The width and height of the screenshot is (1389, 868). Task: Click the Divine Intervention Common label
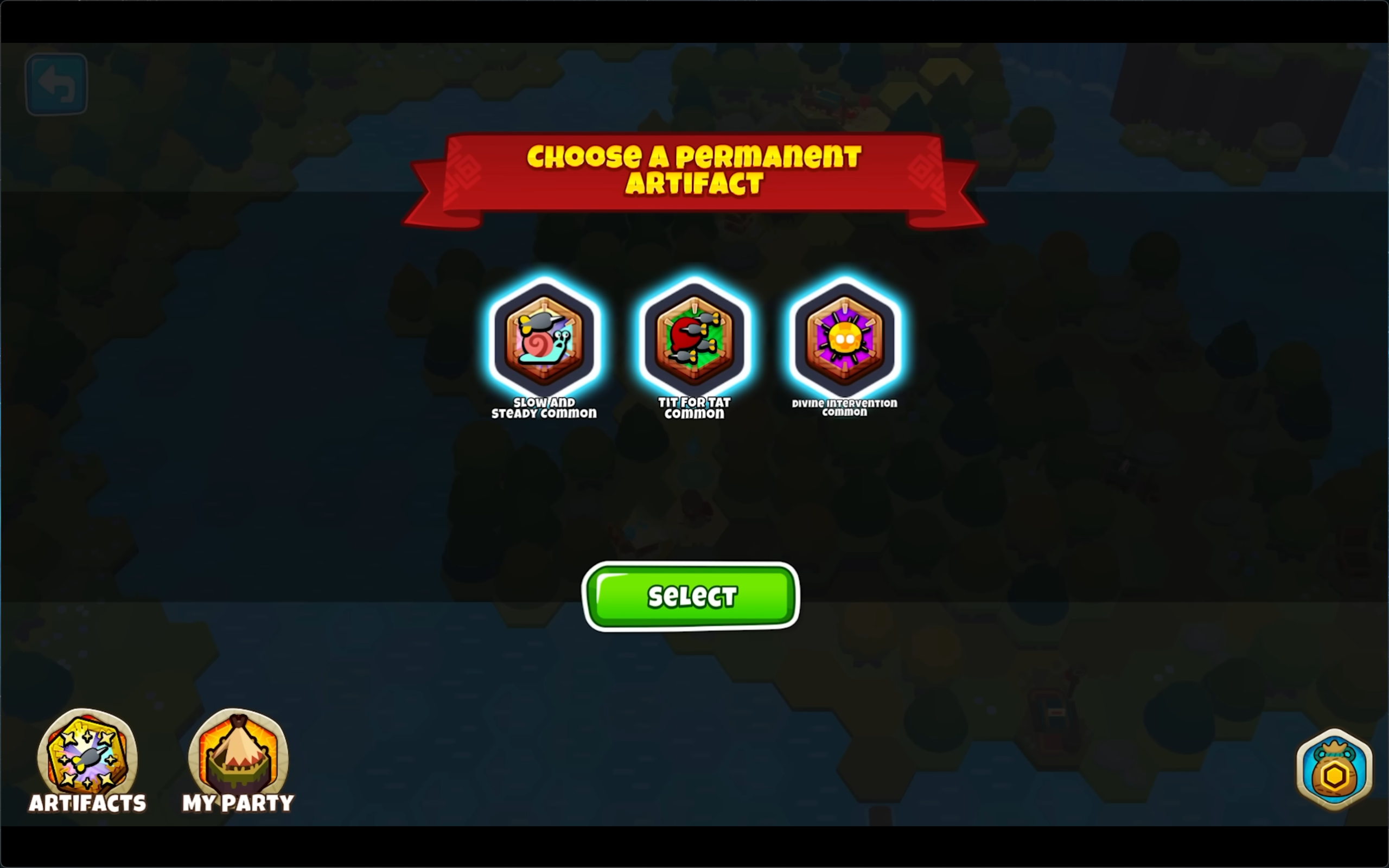[844, 406]
